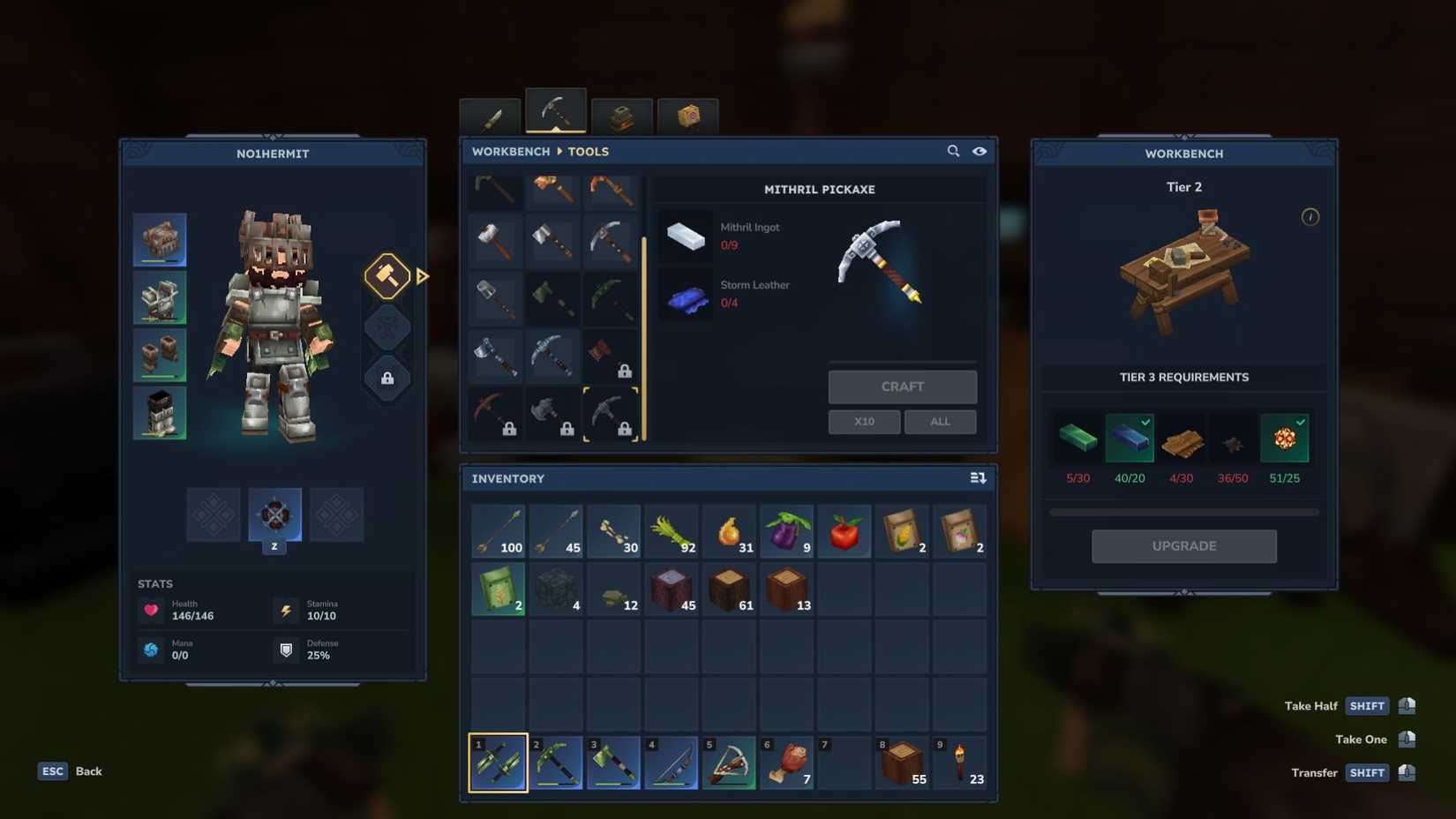Select the stack of 100 arrows in inventory
This screenshot has width=1456, height=819.
pos(497,530)
